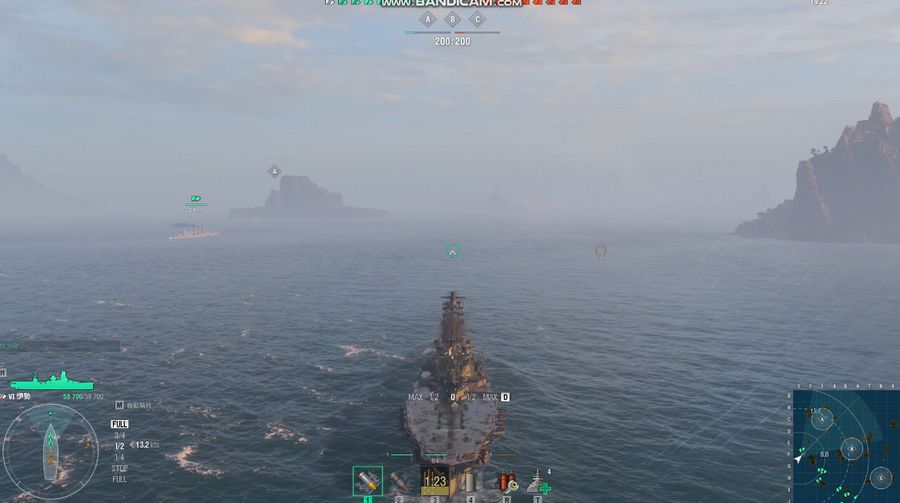Select base B indicator in top score bar

tap(452, 19)
